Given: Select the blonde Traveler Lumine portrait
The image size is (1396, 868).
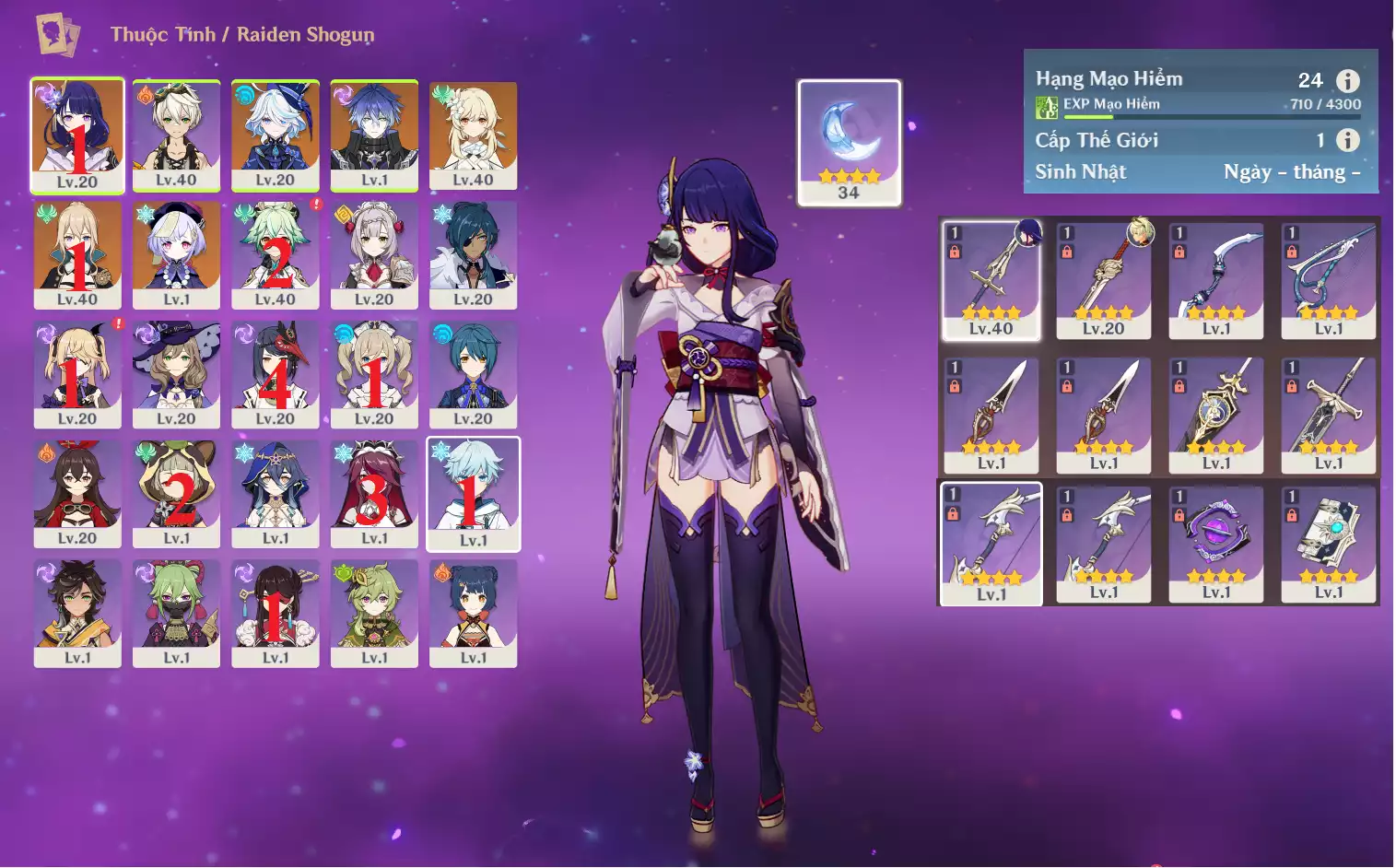Looking at the screenshot, I should (x=473, y=135).
